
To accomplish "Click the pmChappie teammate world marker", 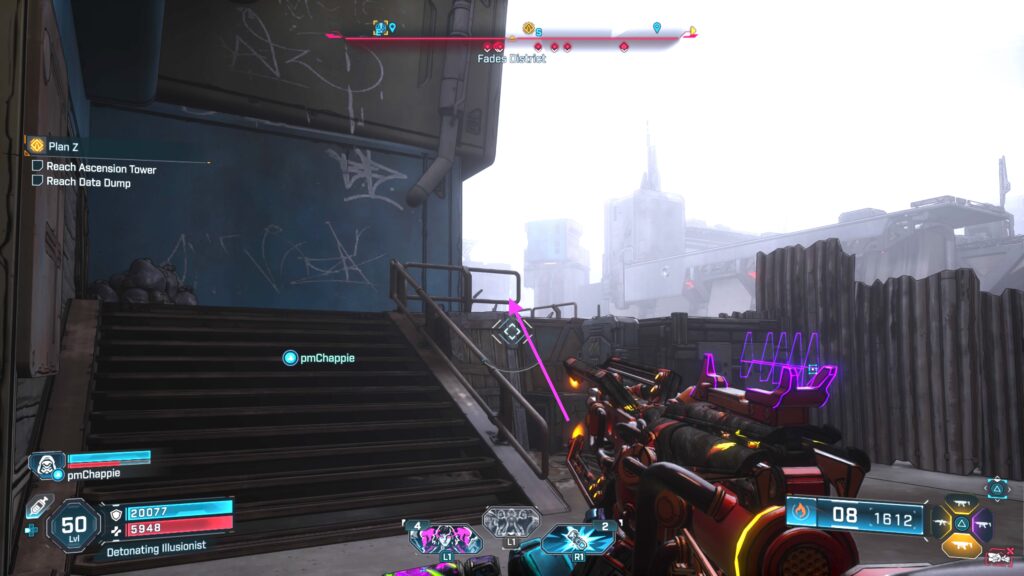I will coord(290,357).
